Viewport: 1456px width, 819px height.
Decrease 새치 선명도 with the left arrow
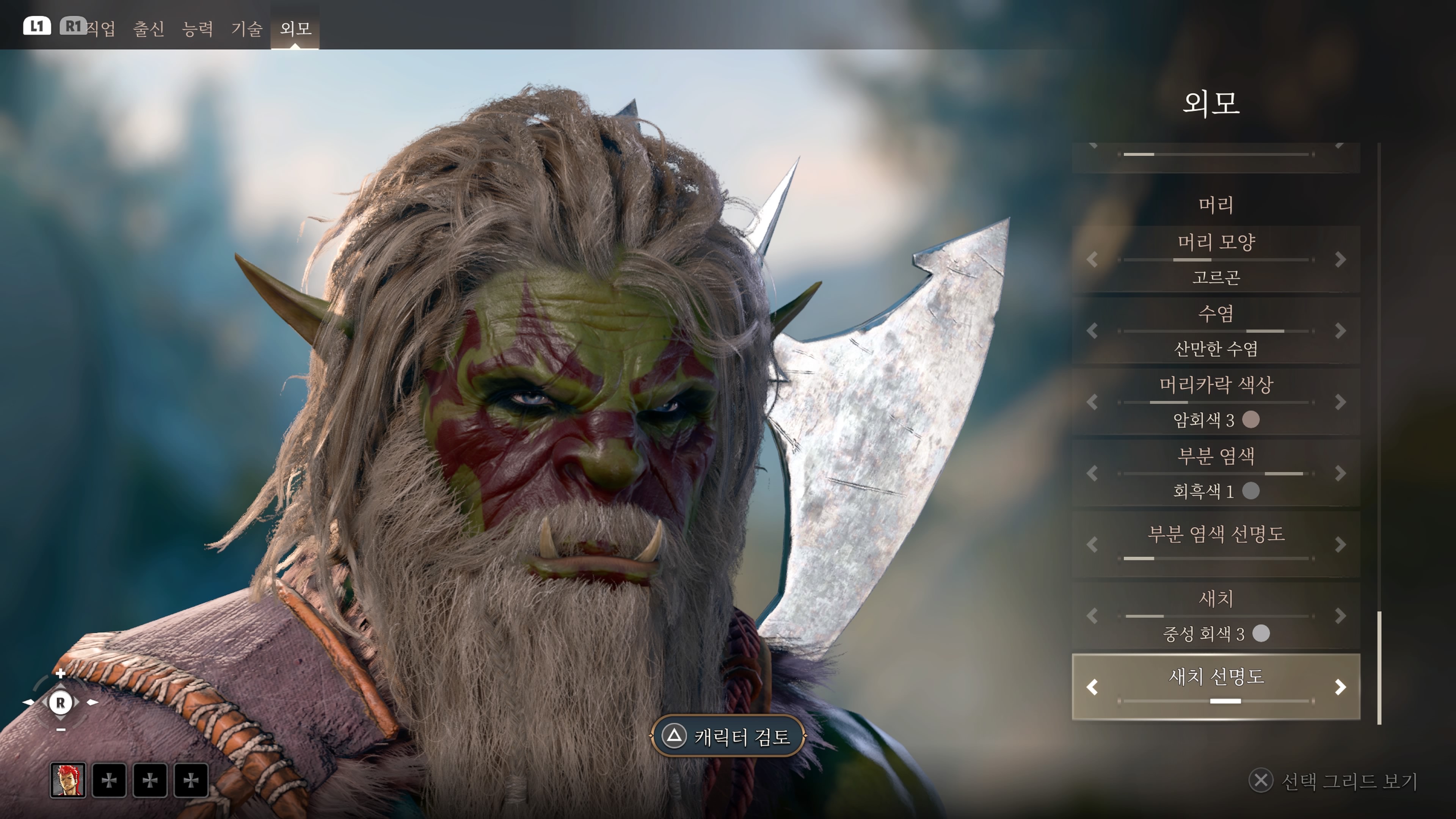click(1092, 687)
